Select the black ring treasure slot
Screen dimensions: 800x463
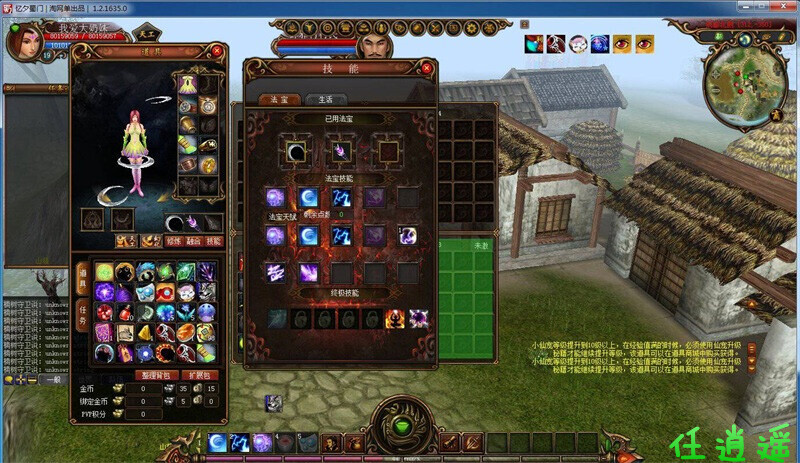coord(296,151)
